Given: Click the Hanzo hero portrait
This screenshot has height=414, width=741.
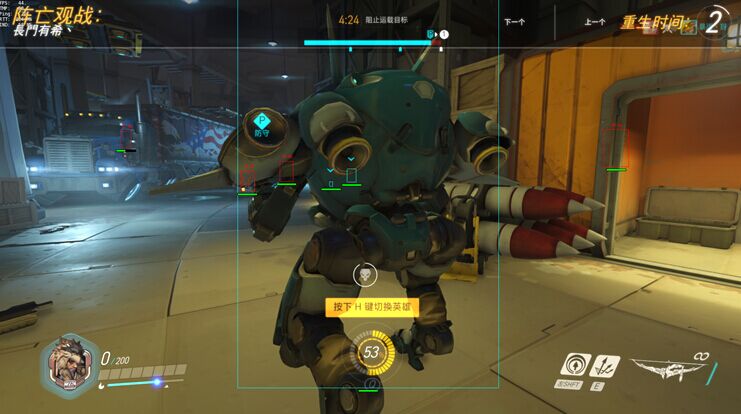Looking at the screenshot, I should [67, 362].
